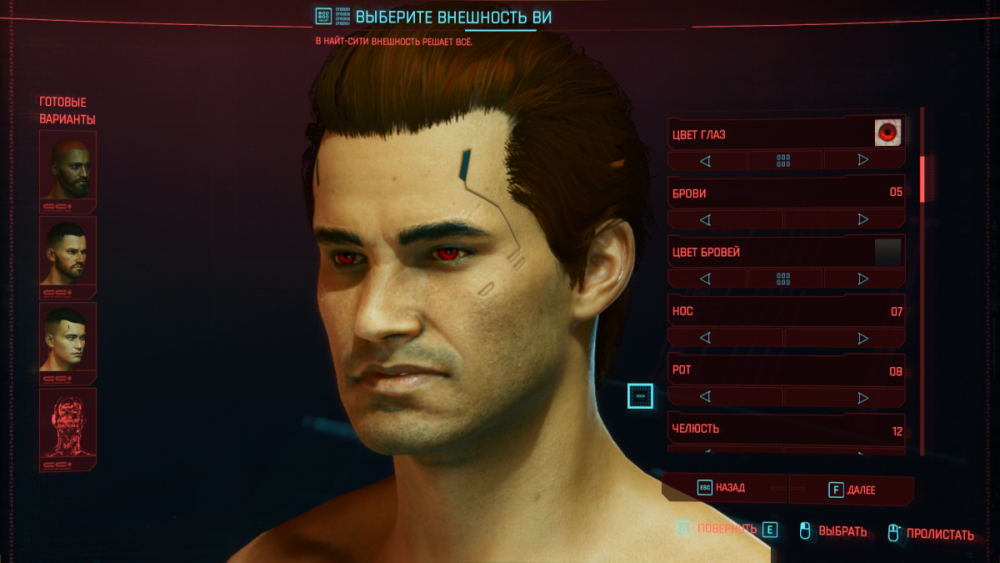
Task: Go back with the НАЗАД button
Action: click(723, 489)
